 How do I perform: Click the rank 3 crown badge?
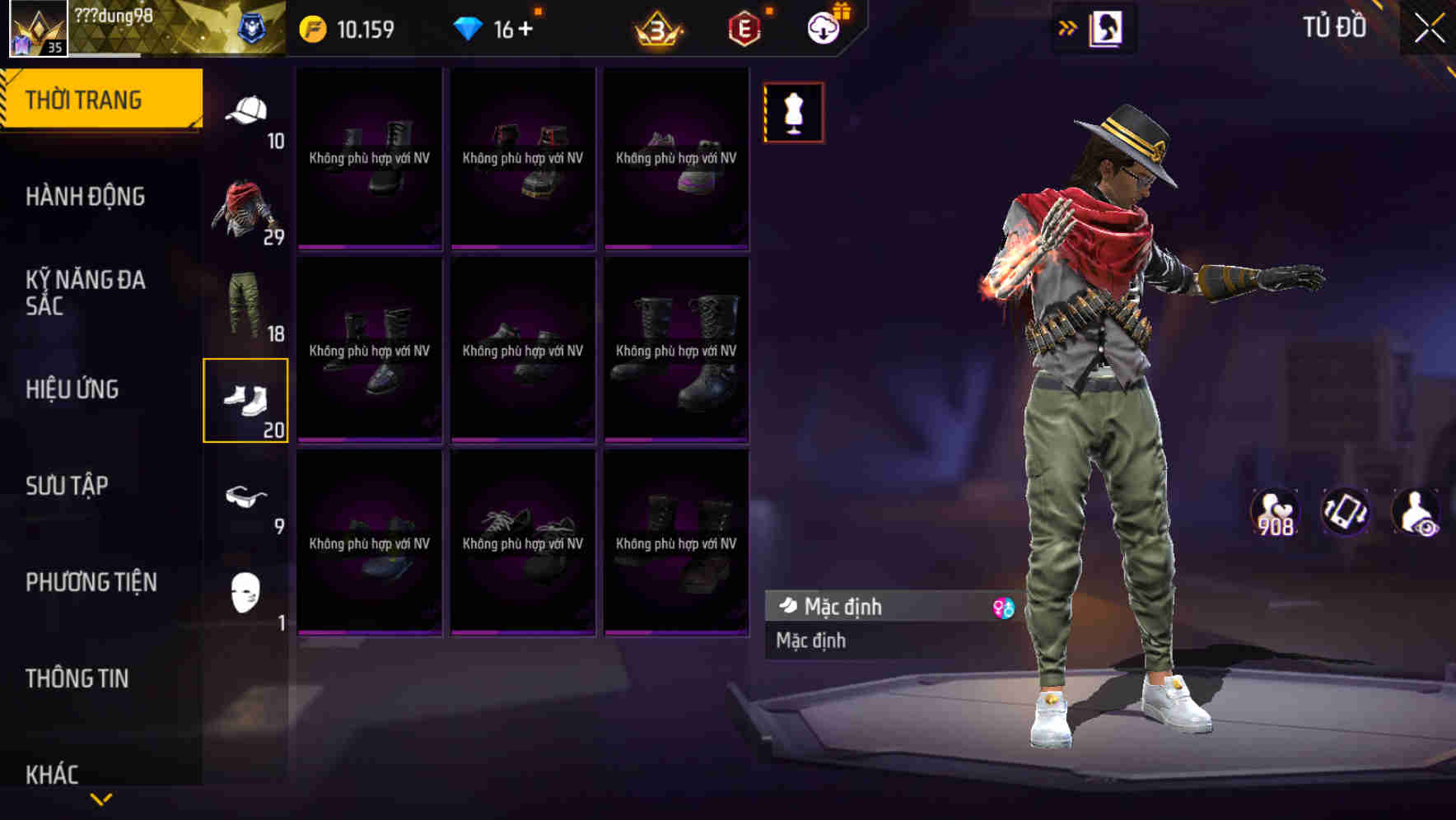(660, 27)
